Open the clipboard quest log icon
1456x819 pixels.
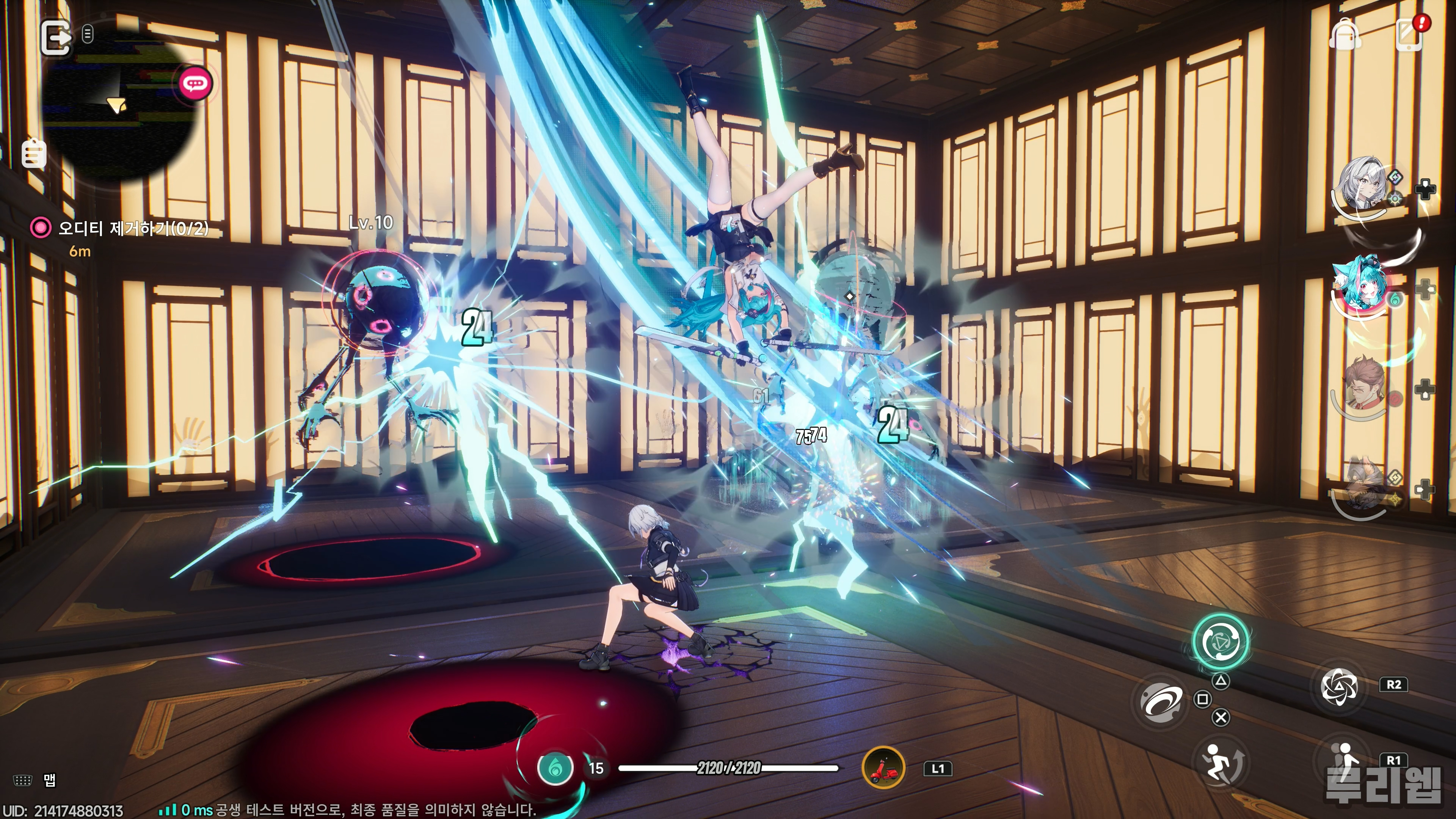pos(34,154)
